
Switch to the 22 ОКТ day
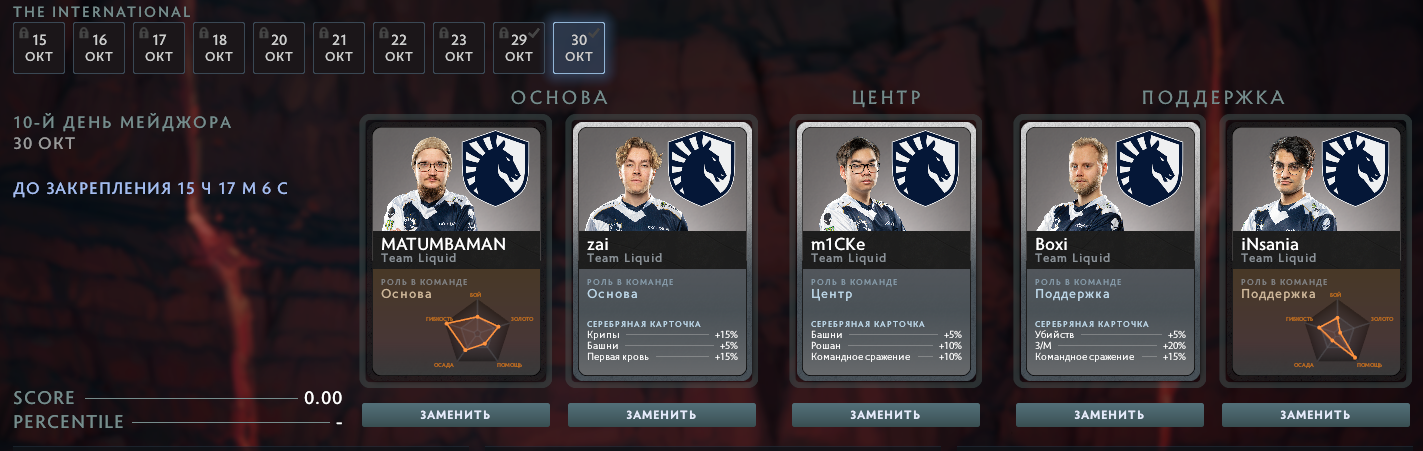[x=399, y=48]
